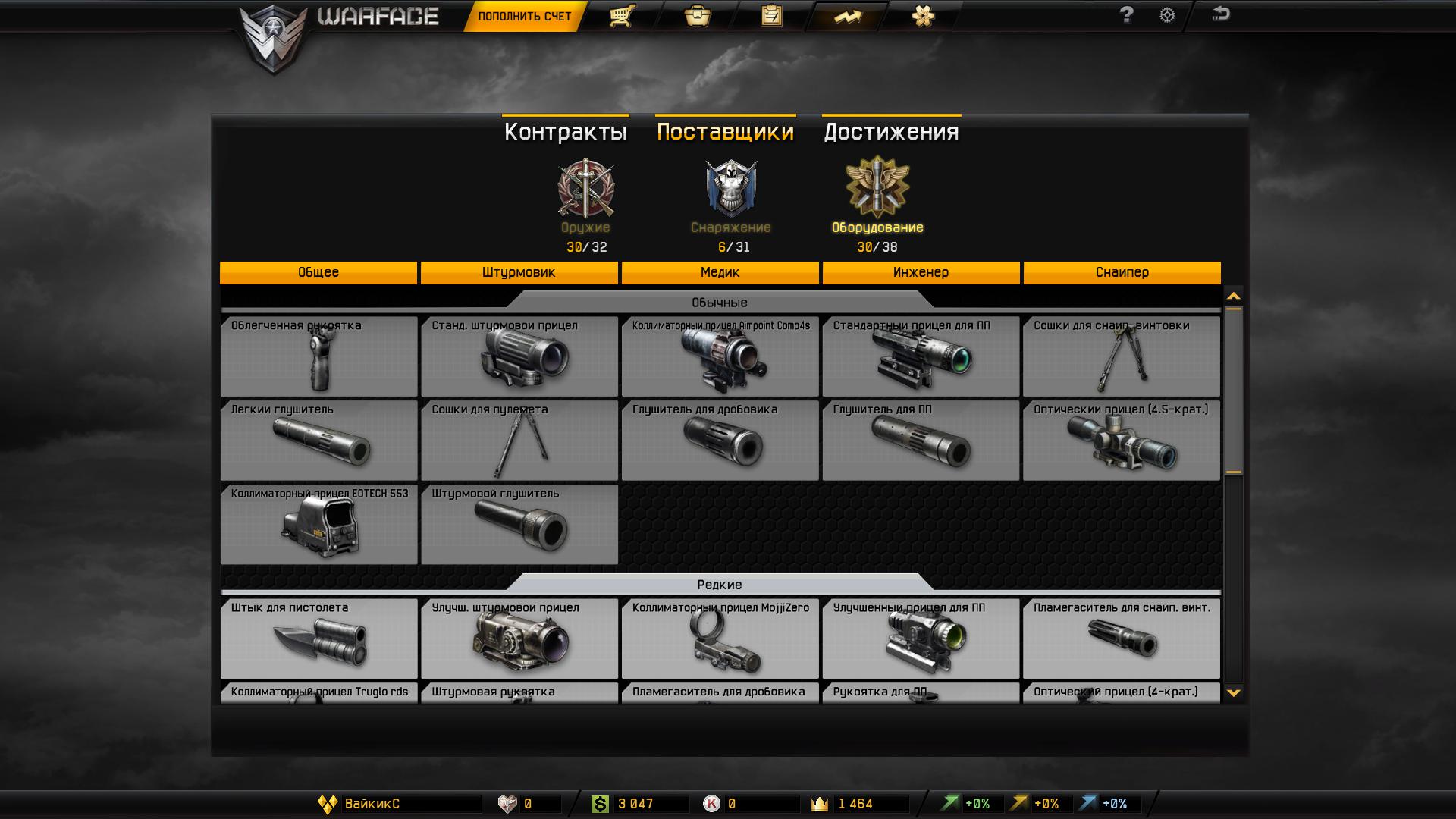Choose Оптический прицел (4.5-крат.) item
Image resolution: width=1456 pixels, height=819 pixels.
click(x=1121, y=441)
